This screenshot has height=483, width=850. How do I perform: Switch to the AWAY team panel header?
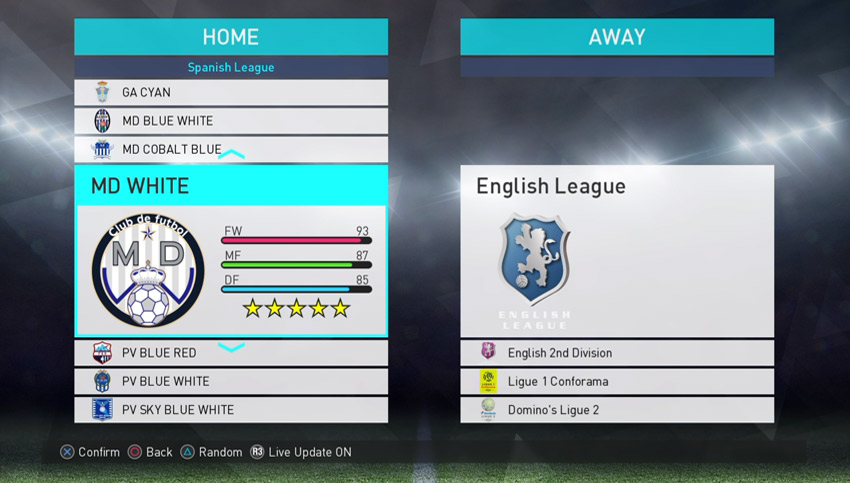point(616,37)
